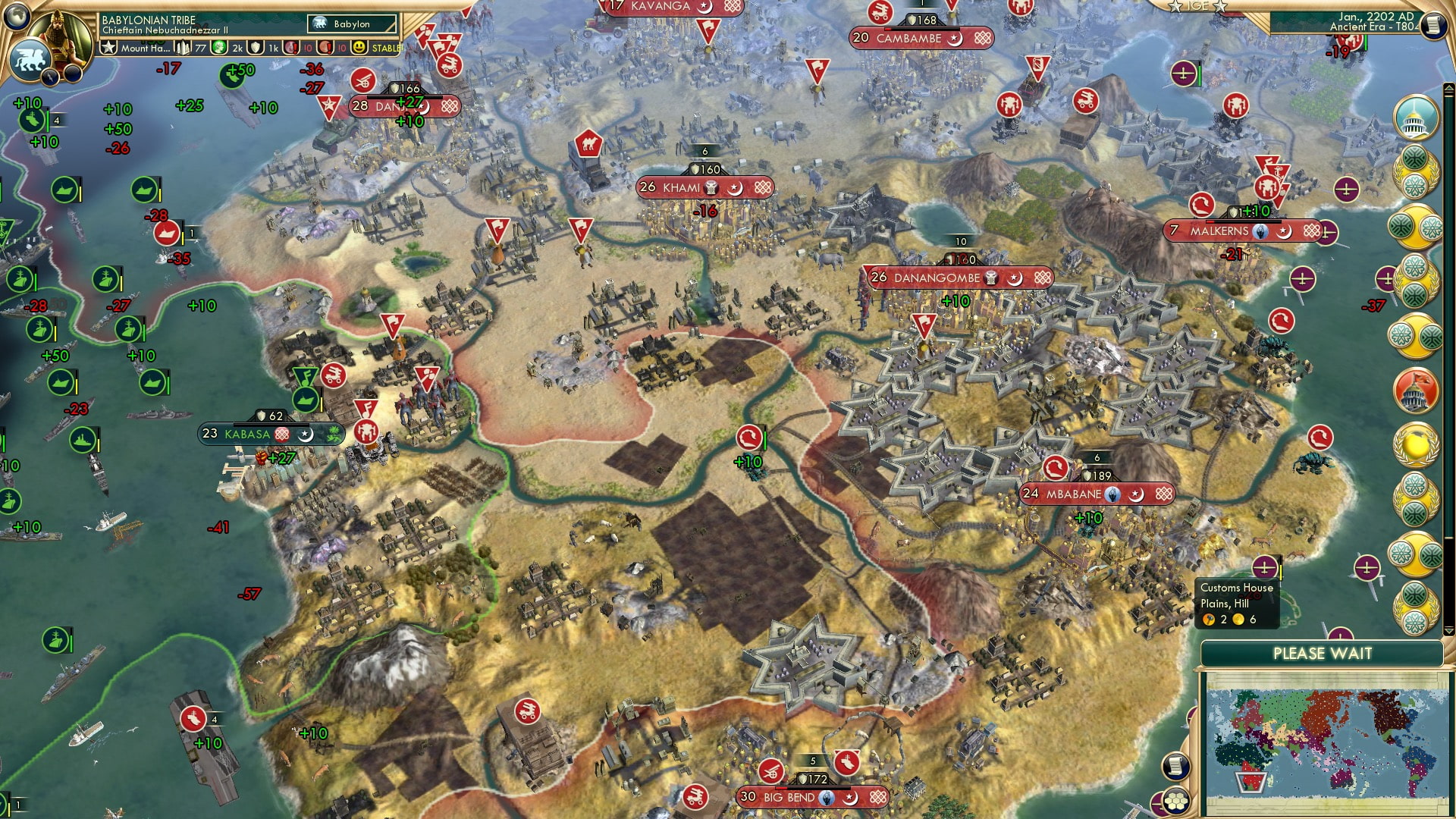
Task: Click the shield icon showing 1k
Action: click(x=256, y=47)
